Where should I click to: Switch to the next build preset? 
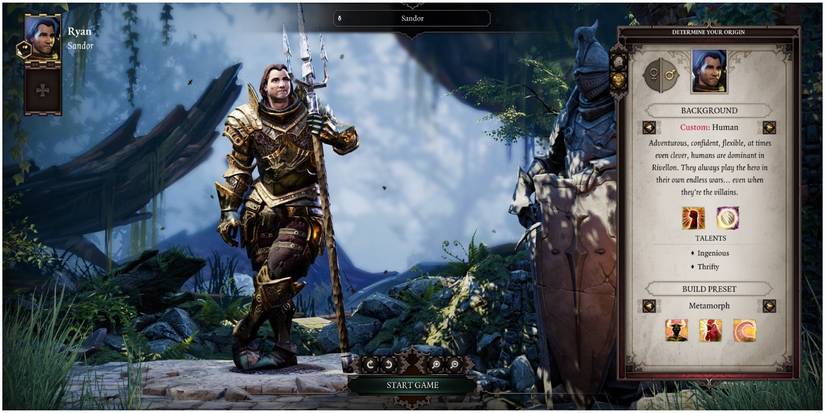coord(769,306)
